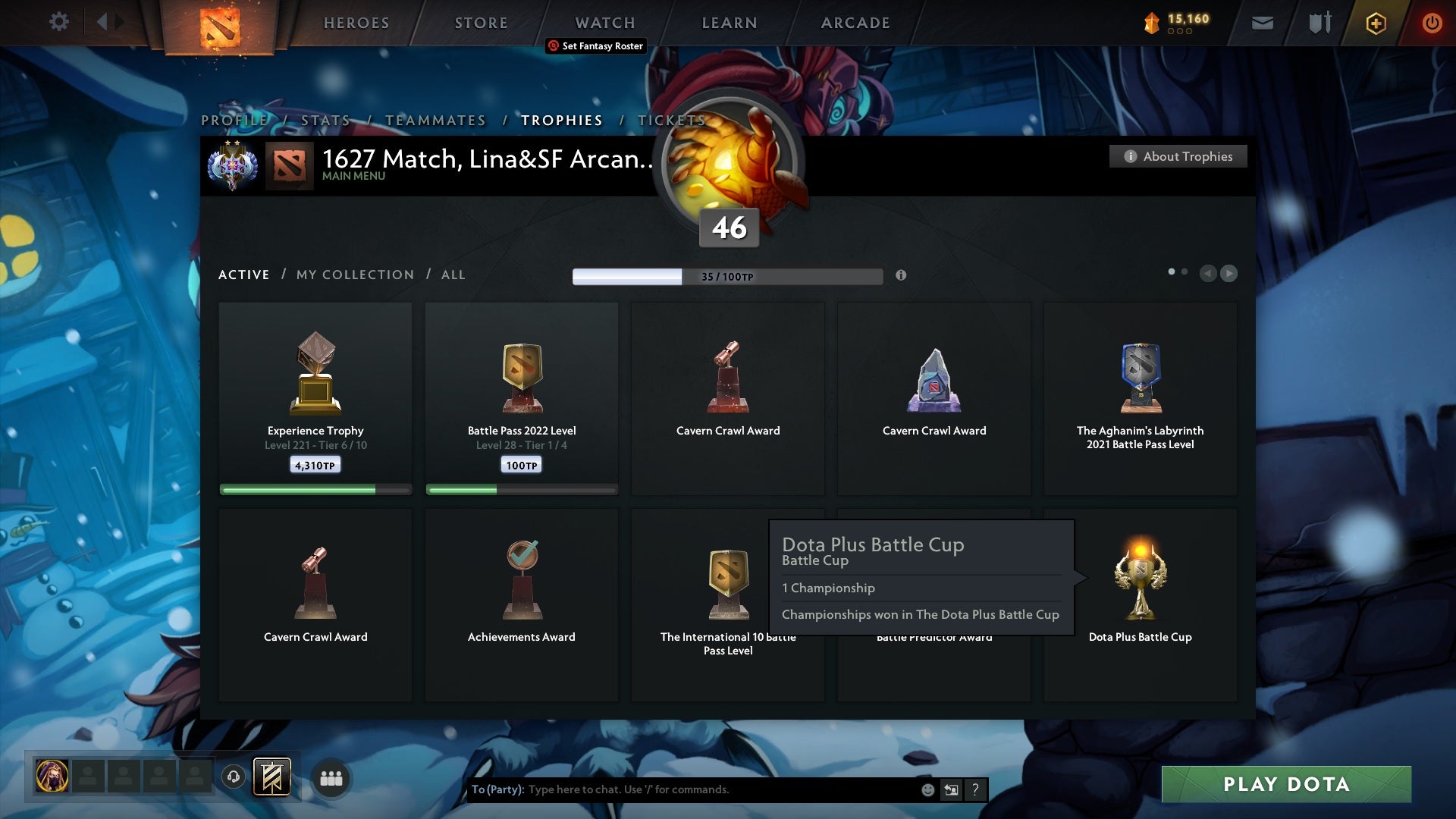Switch to the MY COLLECTION tab
1456x819 pixels.
tap(354, 275)
